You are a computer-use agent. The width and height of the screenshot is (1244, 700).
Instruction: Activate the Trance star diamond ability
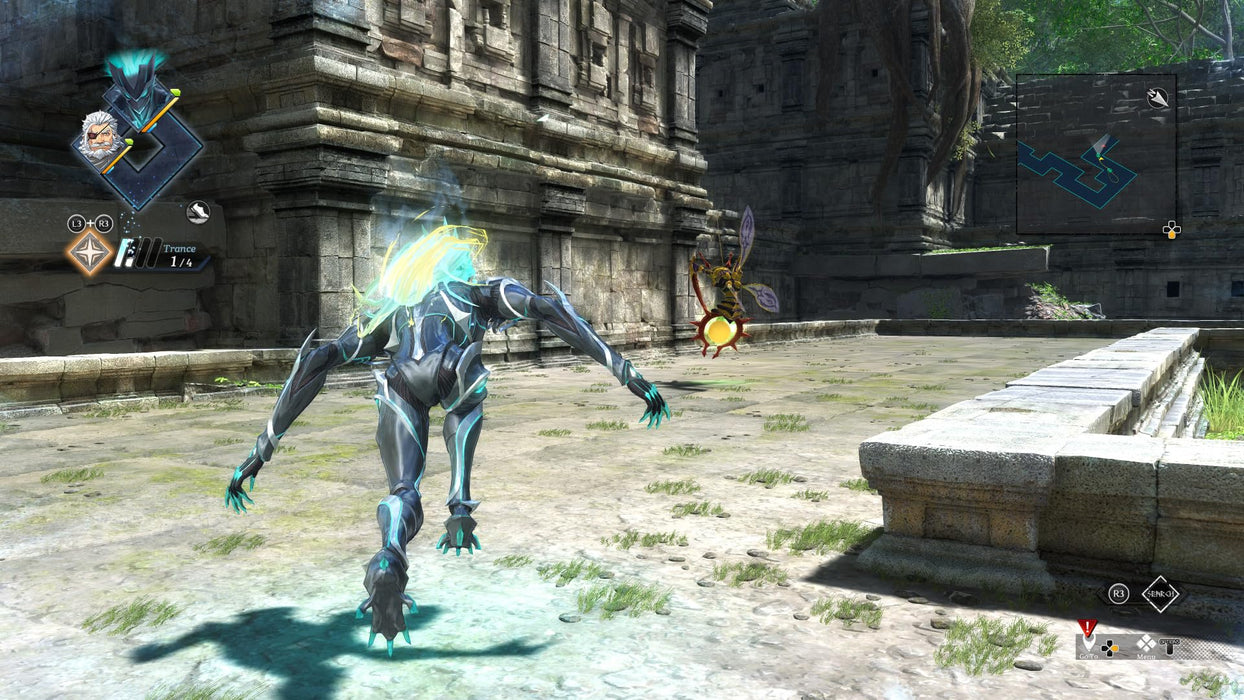(90, 252)
